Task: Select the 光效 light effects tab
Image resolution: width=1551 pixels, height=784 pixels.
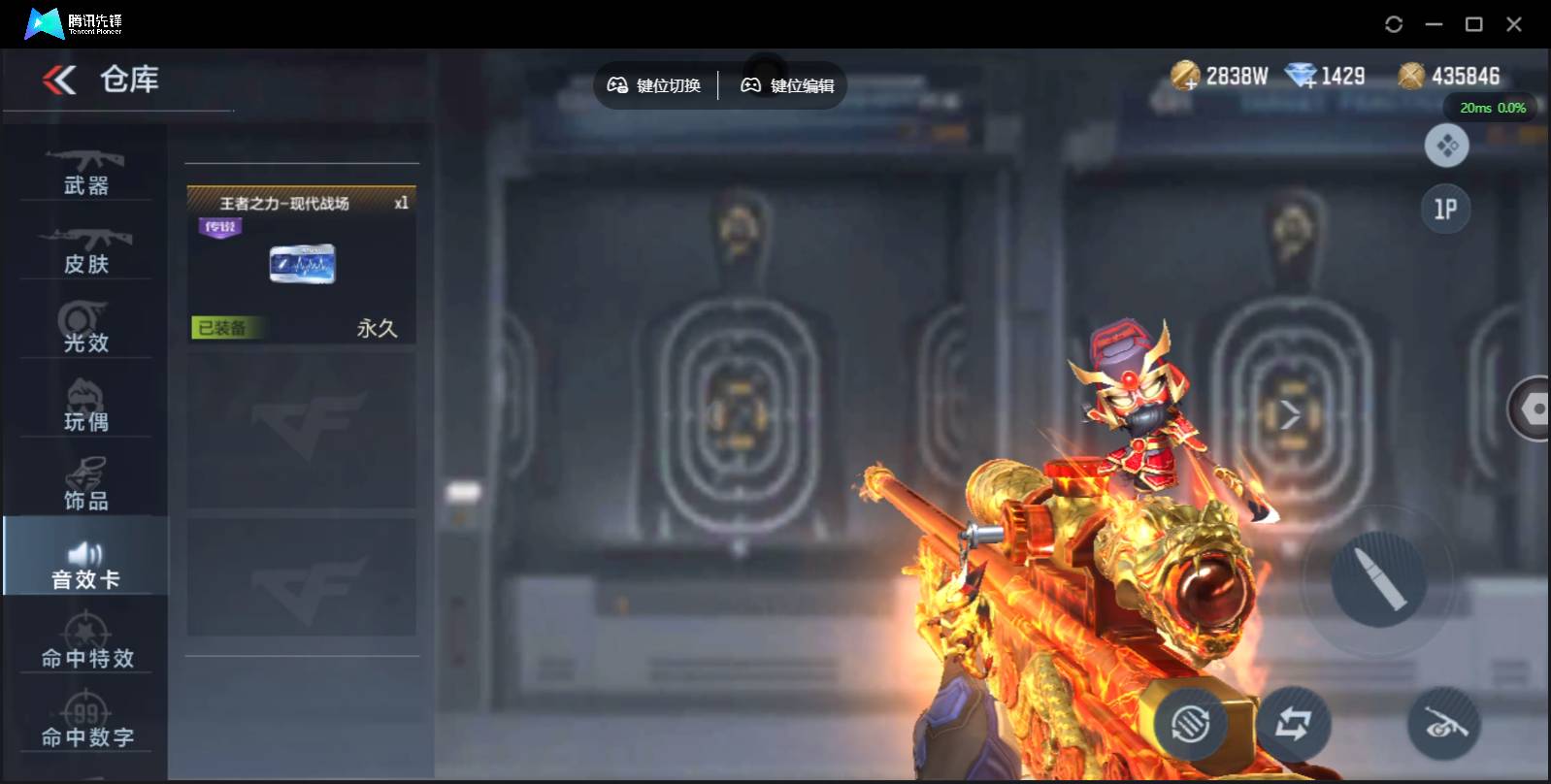Action: click(86, 328)
